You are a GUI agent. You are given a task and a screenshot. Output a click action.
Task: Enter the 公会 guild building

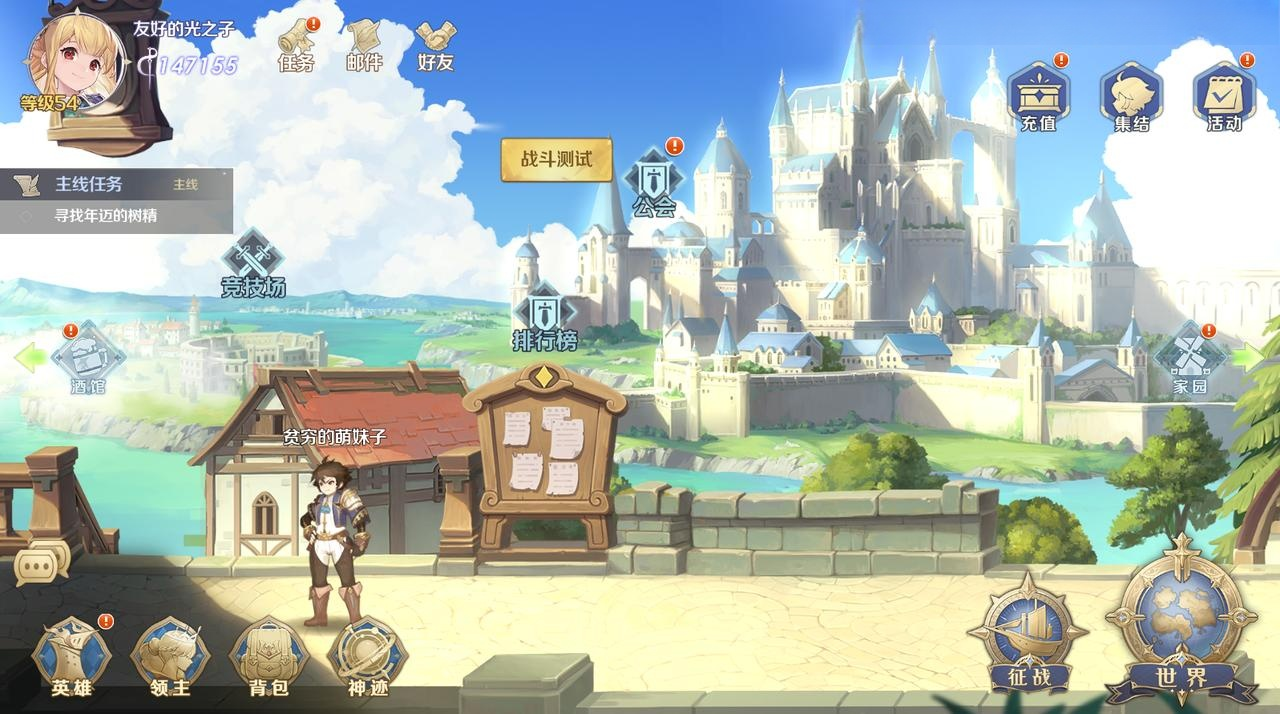pyautogui.click(x=654, y=184)
